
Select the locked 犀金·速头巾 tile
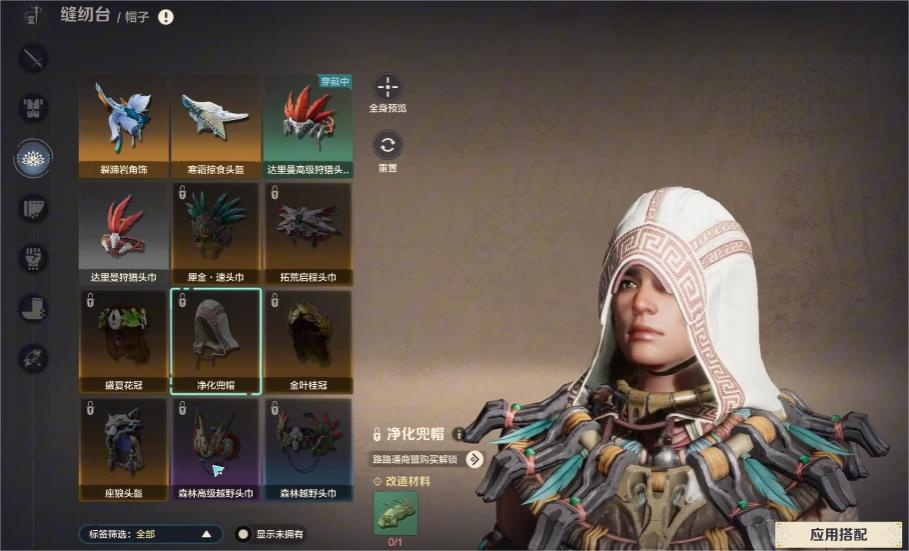[216, 232]
